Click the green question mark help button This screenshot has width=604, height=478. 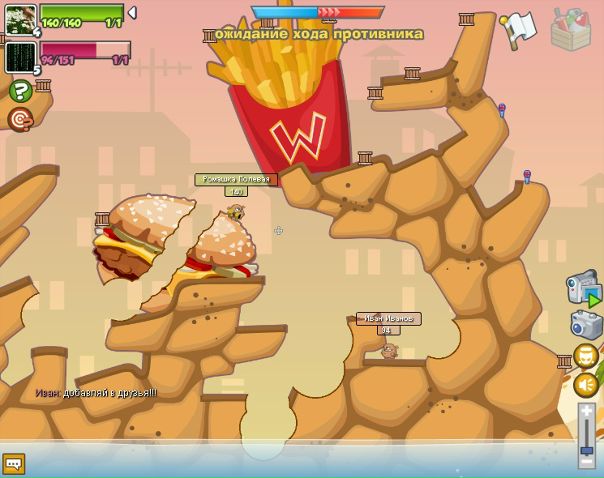point(19,91)
